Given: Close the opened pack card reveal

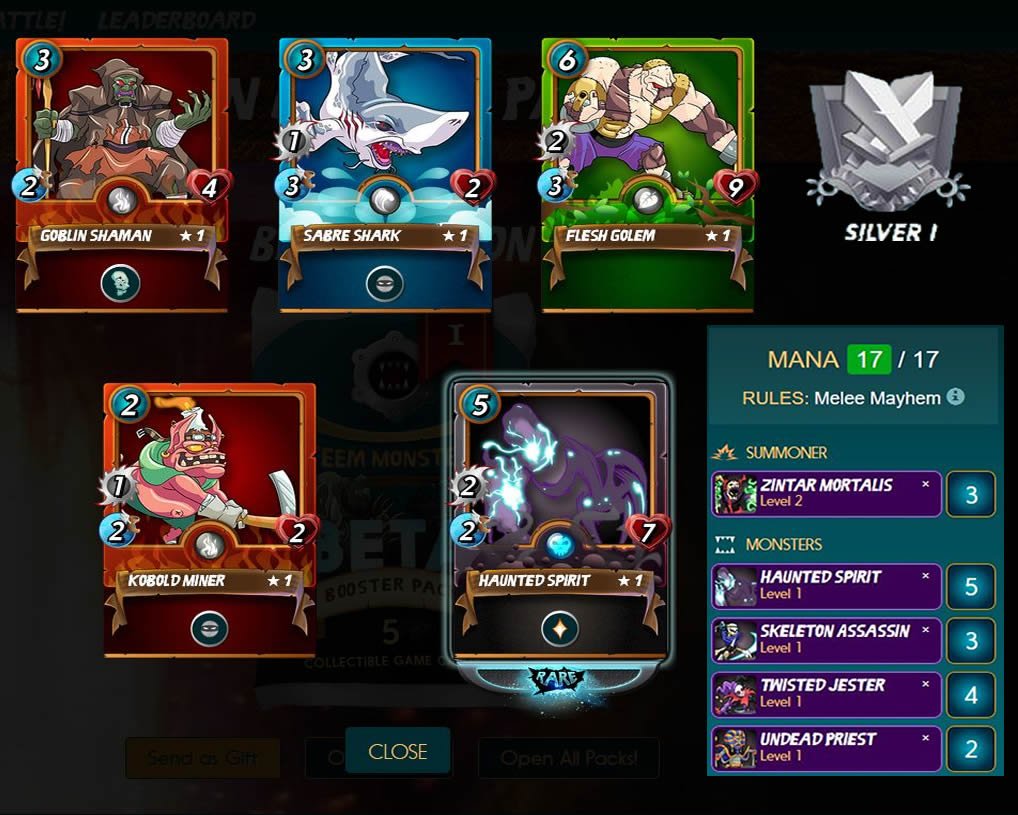Looking at the screenshot, I should (x=397, y=752).
